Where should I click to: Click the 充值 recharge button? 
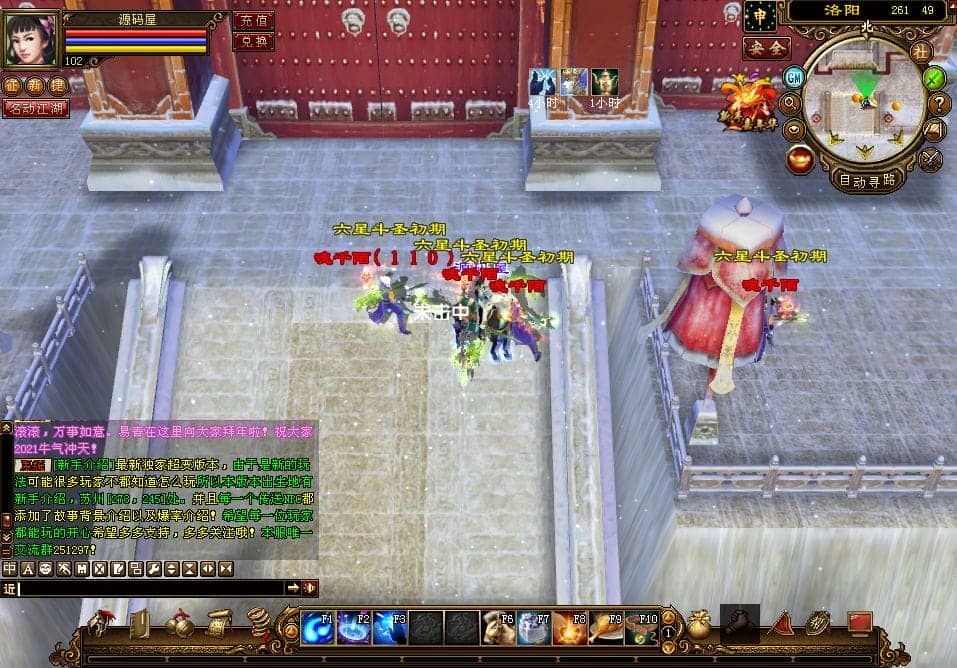tap(253, 20)
